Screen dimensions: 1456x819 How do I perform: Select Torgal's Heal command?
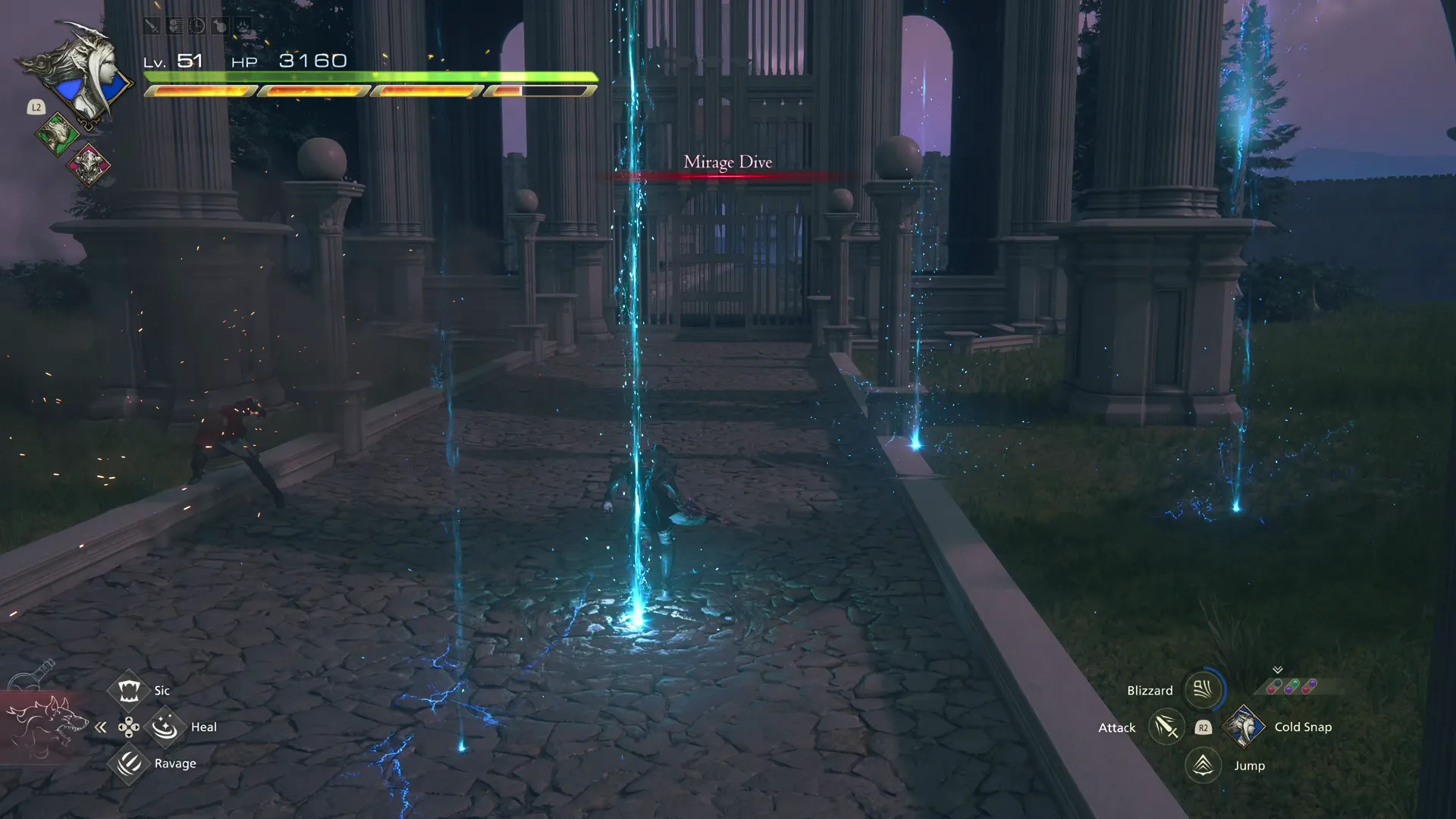click(165, 728)
